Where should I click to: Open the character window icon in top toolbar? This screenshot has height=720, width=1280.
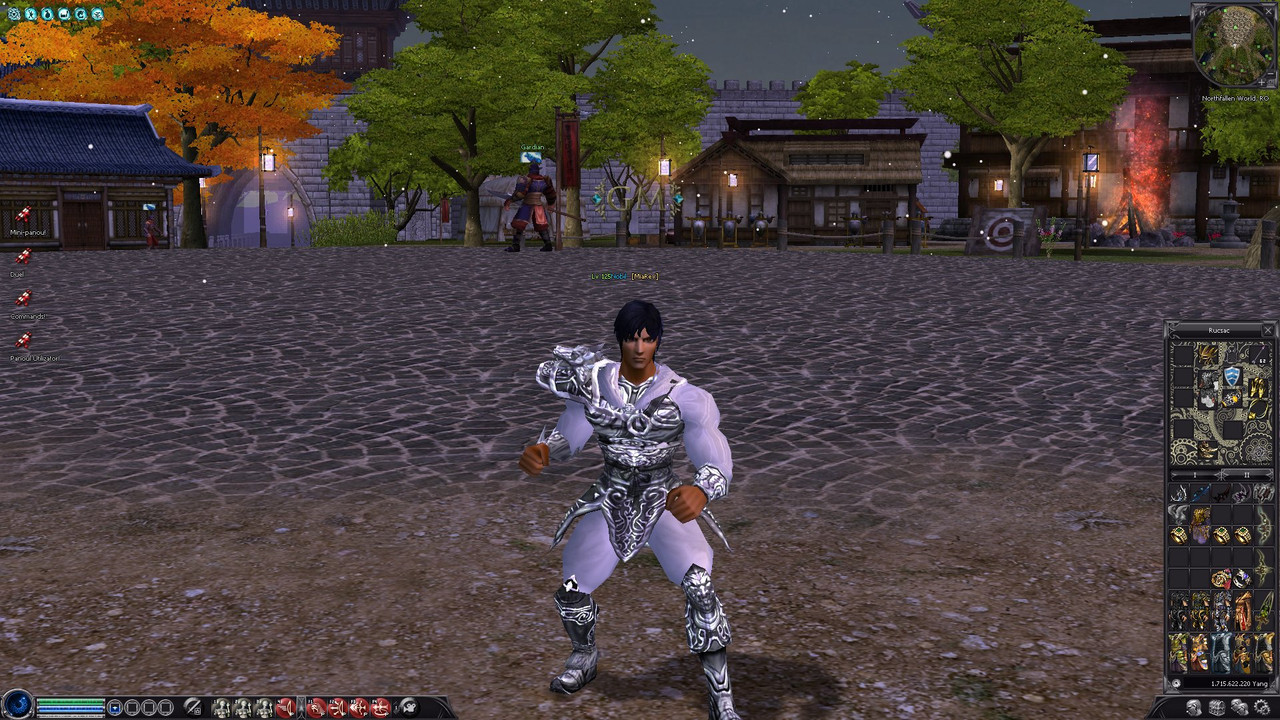click(29, 15)
